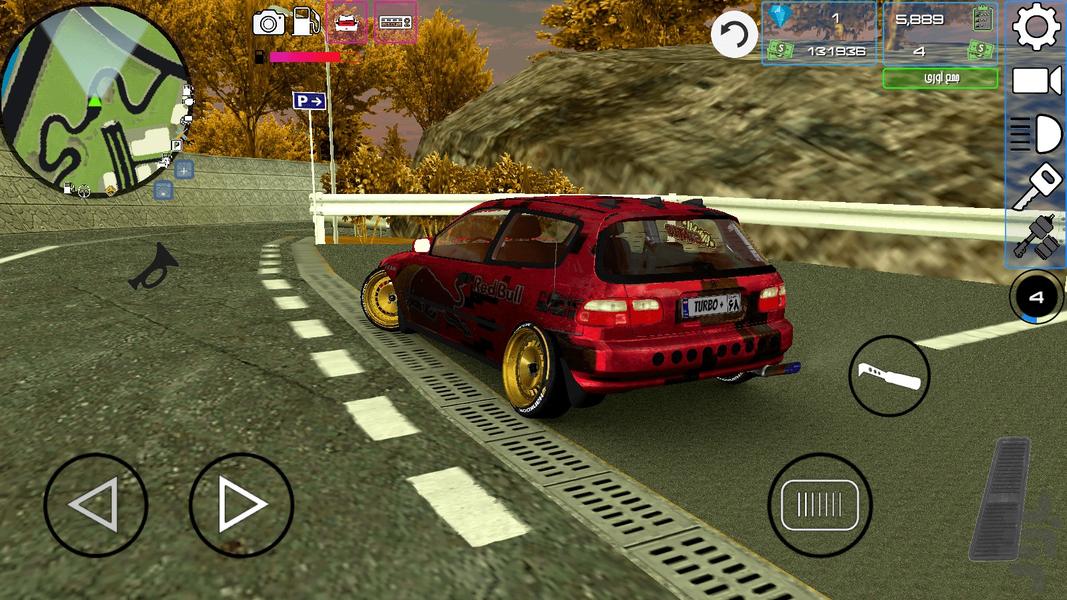This screenshot has width=1067, height=600.
Task: Toggle the headlights icon
Action: (x=1037, y=133)
